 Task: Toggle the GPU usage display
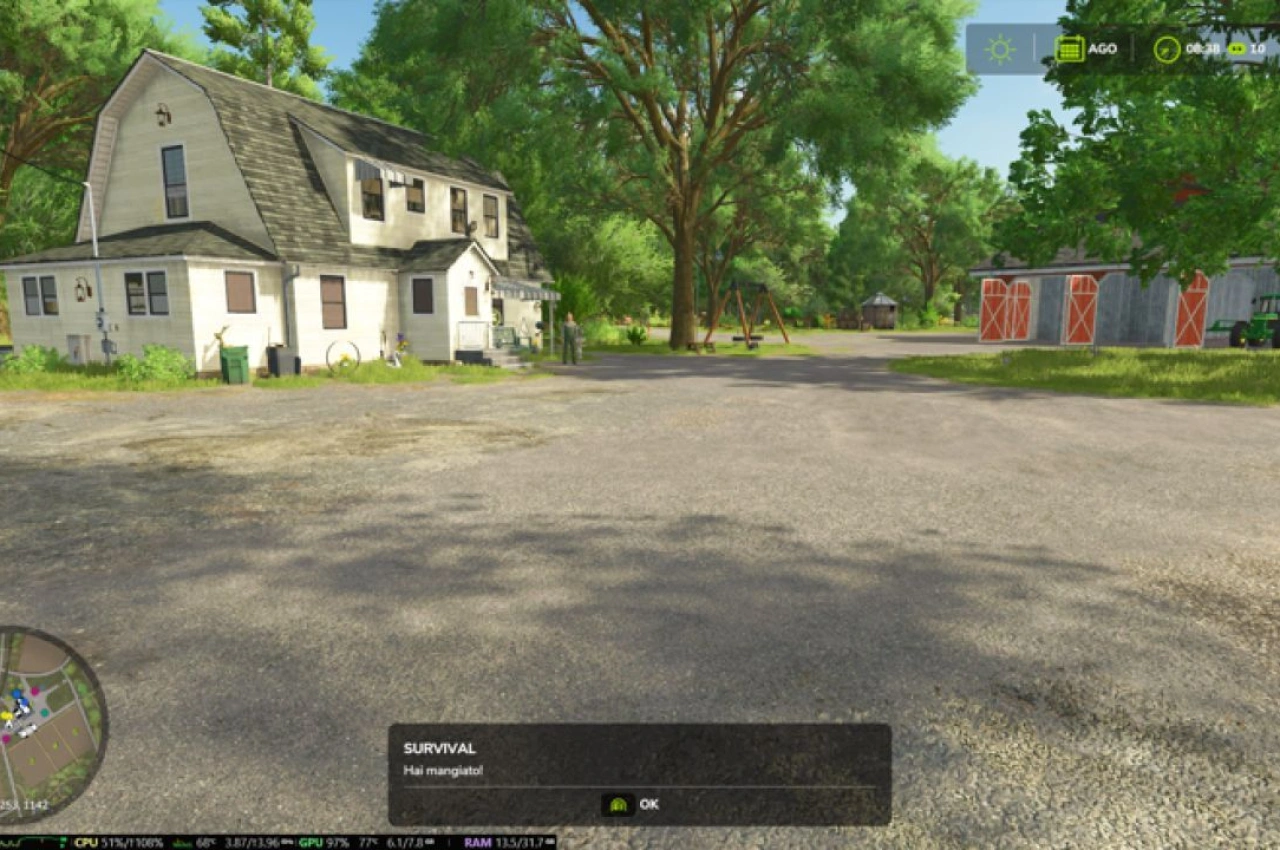click(x=313, y=843)
